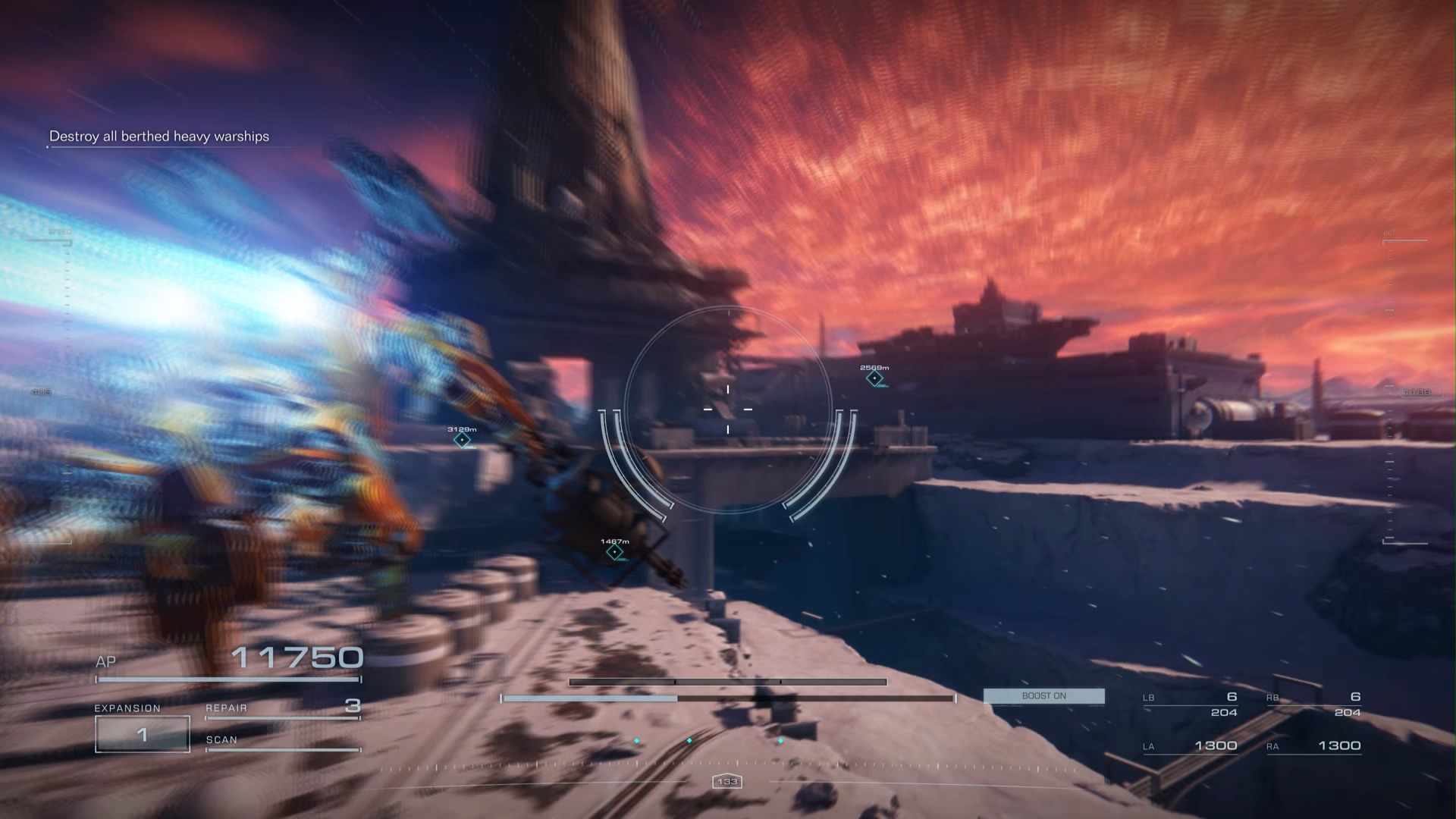Select the LA weapon ammo label

click(1147, 745)
